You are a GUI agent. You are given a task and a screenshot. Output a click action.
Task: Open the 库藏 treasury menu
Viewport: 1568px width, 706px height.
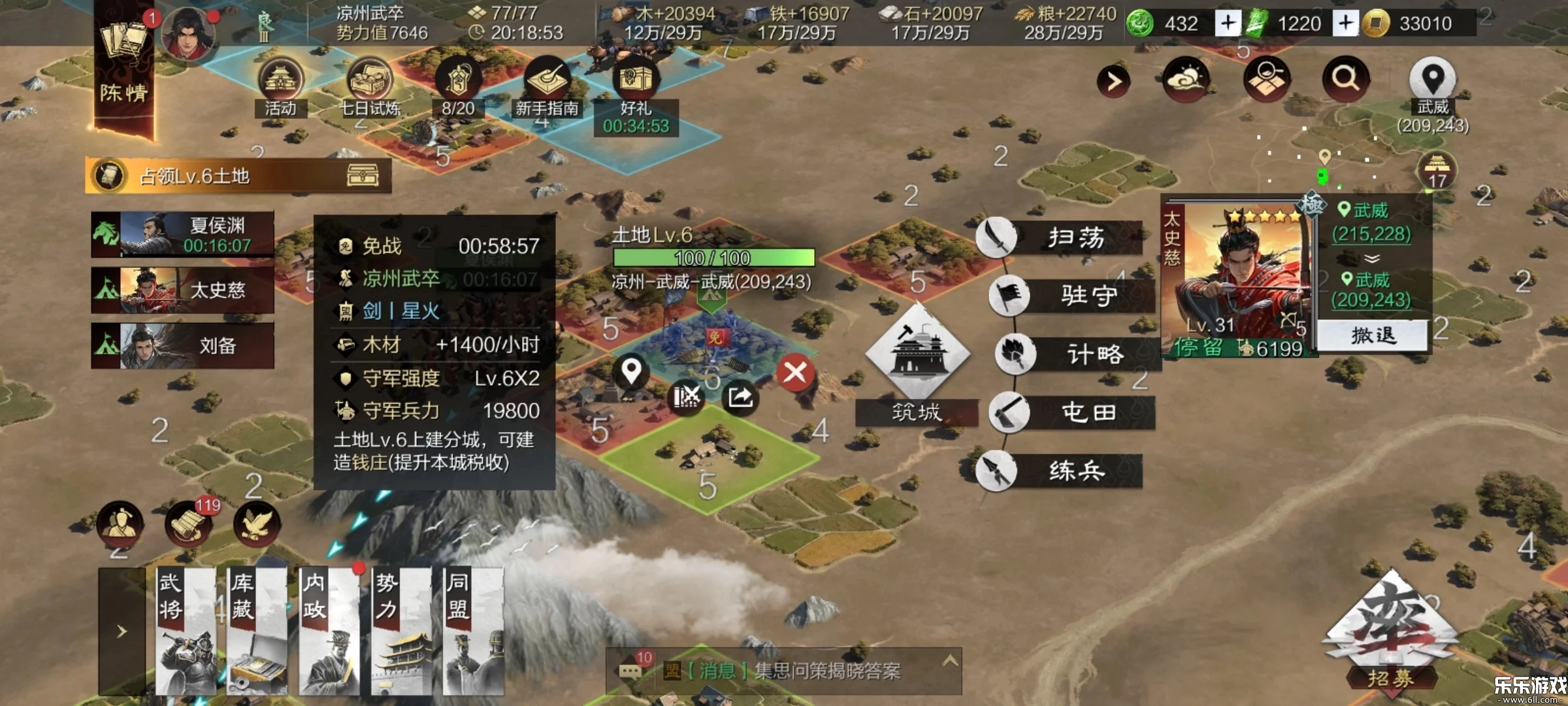pyautogui.click(x=257, y=631)
